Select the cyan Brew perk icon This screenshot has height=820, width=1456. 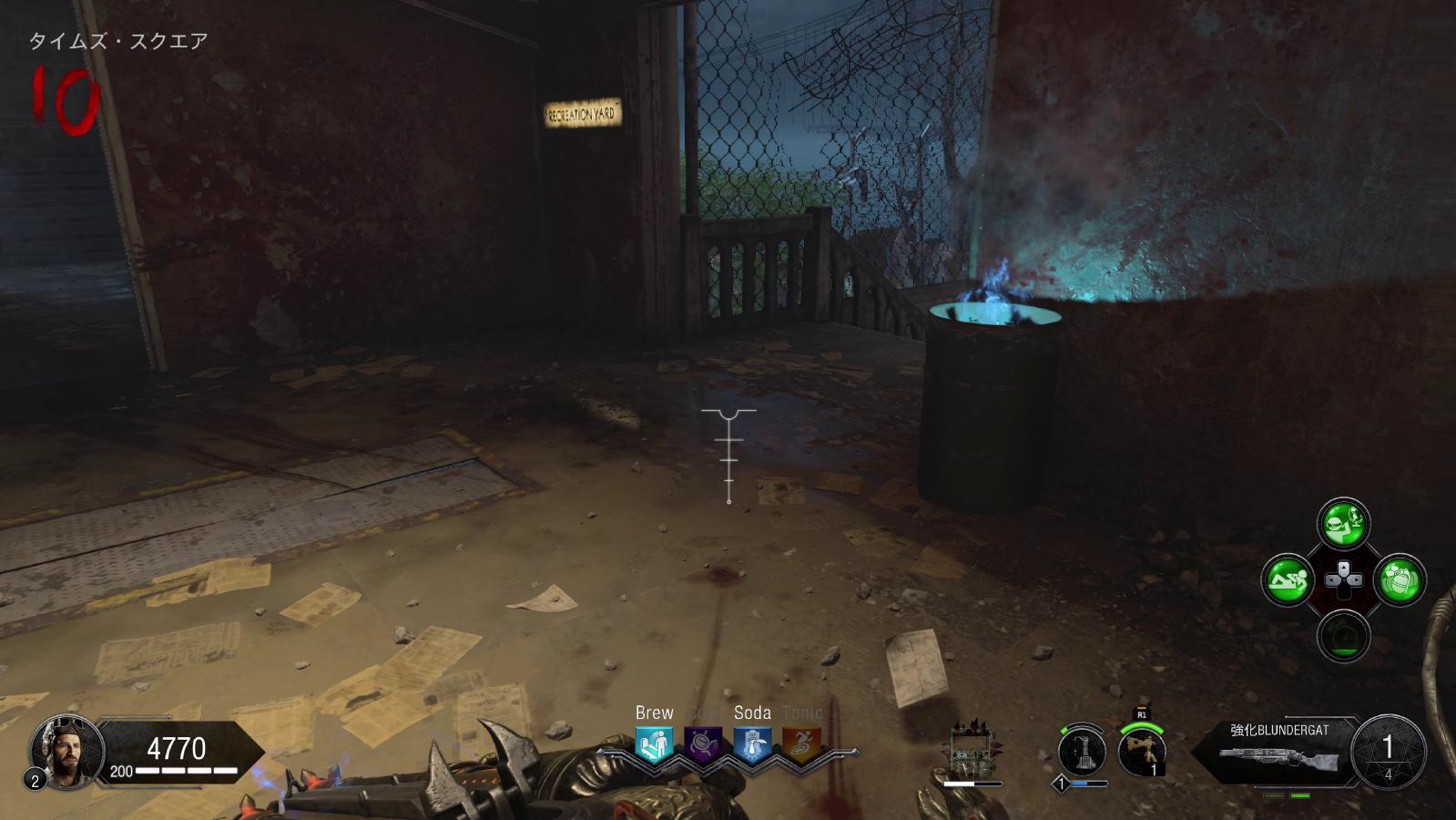[654, 744]
